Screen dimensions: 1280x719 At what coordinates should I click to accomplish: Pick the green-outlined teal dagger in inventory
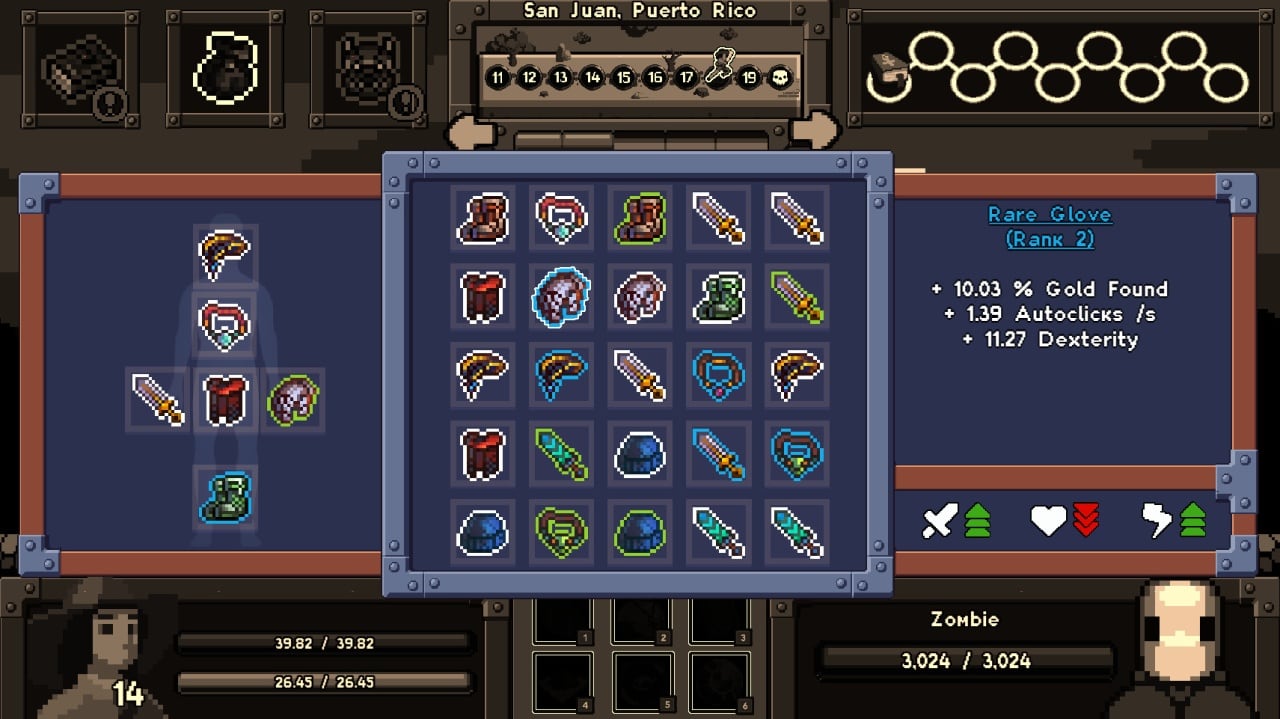pyautogui.click(x=562, y=452)
